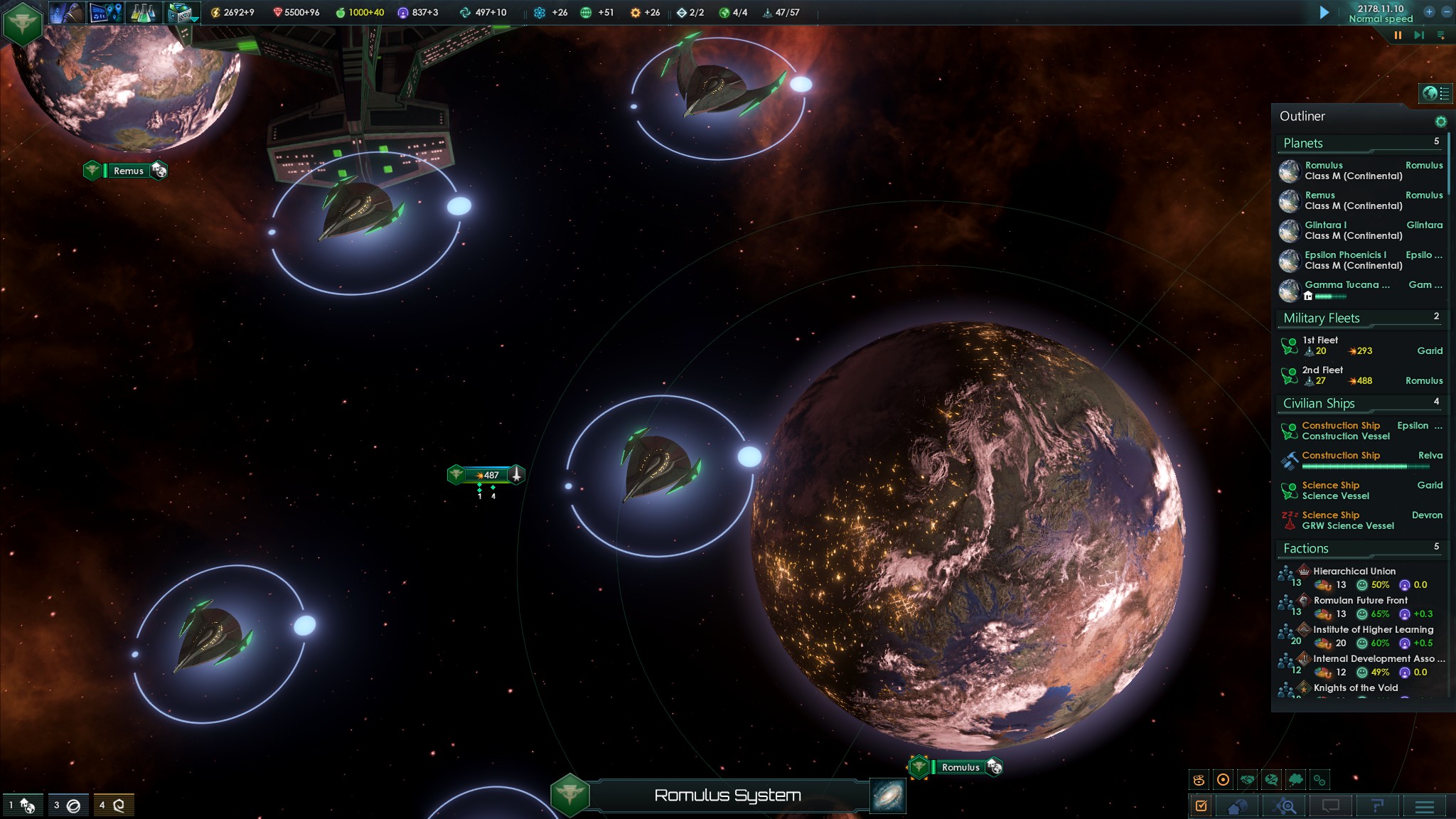Decrease game speed with the minus button
Screen dimensions: 1456x819
click(1446, 12)
